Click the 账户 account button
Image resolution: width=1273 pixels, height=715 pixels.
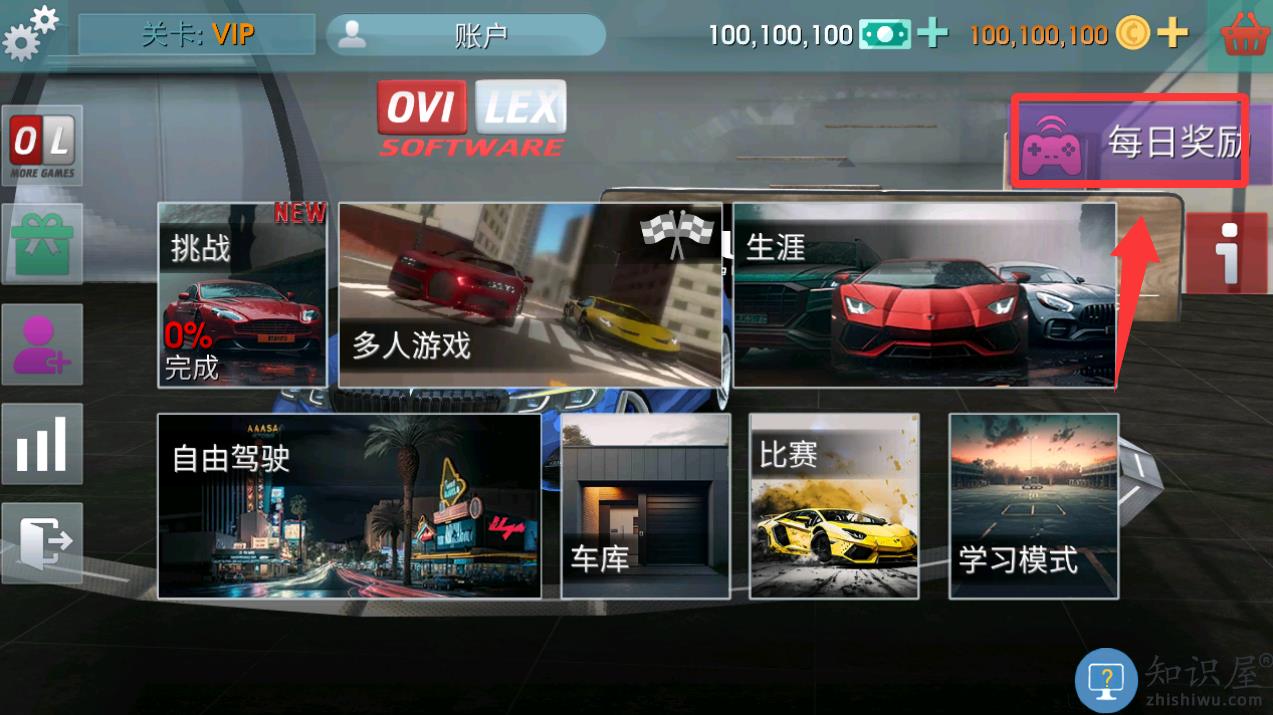pyautogui.click(x=466, y=35)
